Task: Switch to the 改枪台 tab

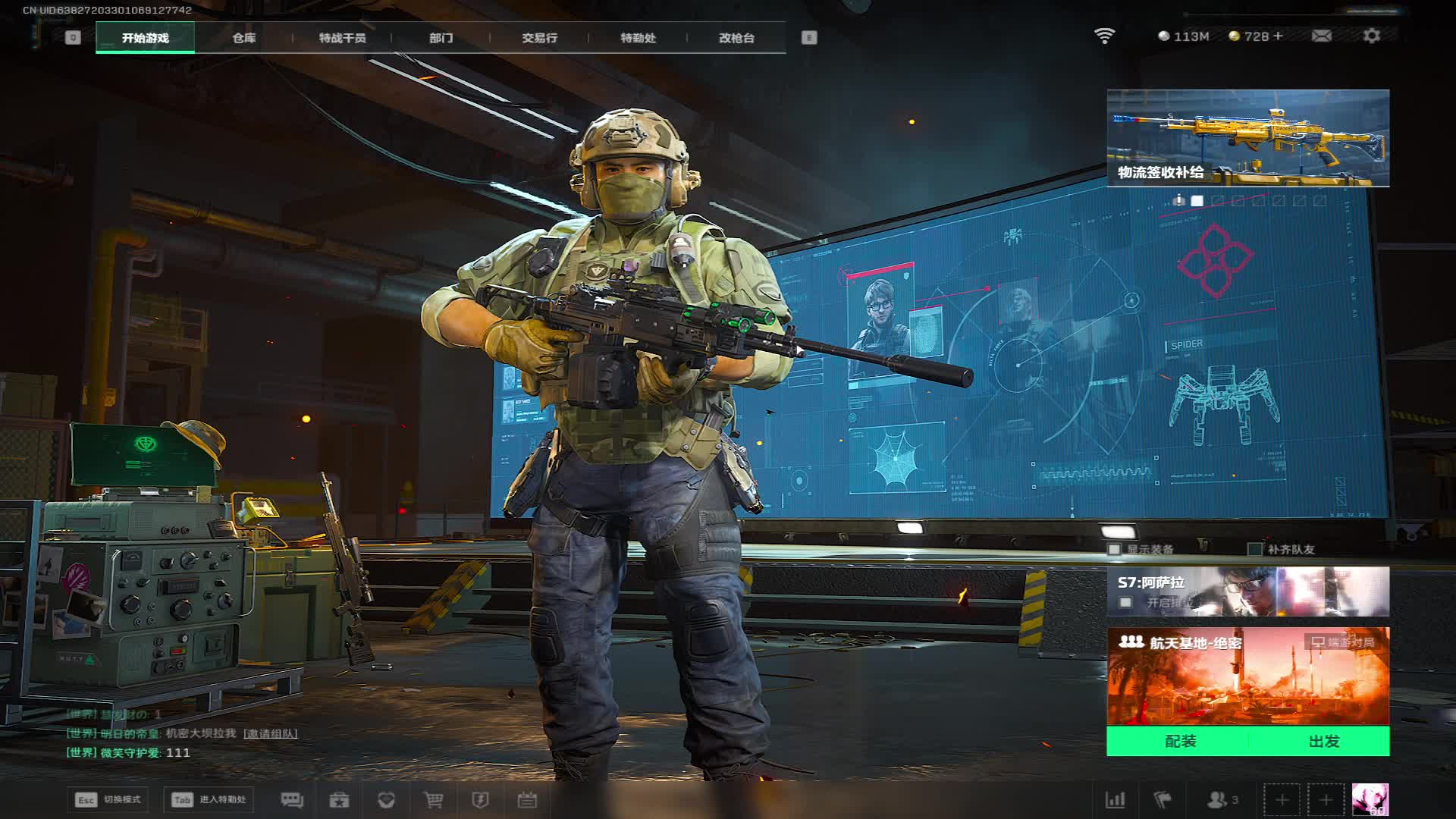Action: (x=736, y=38)
